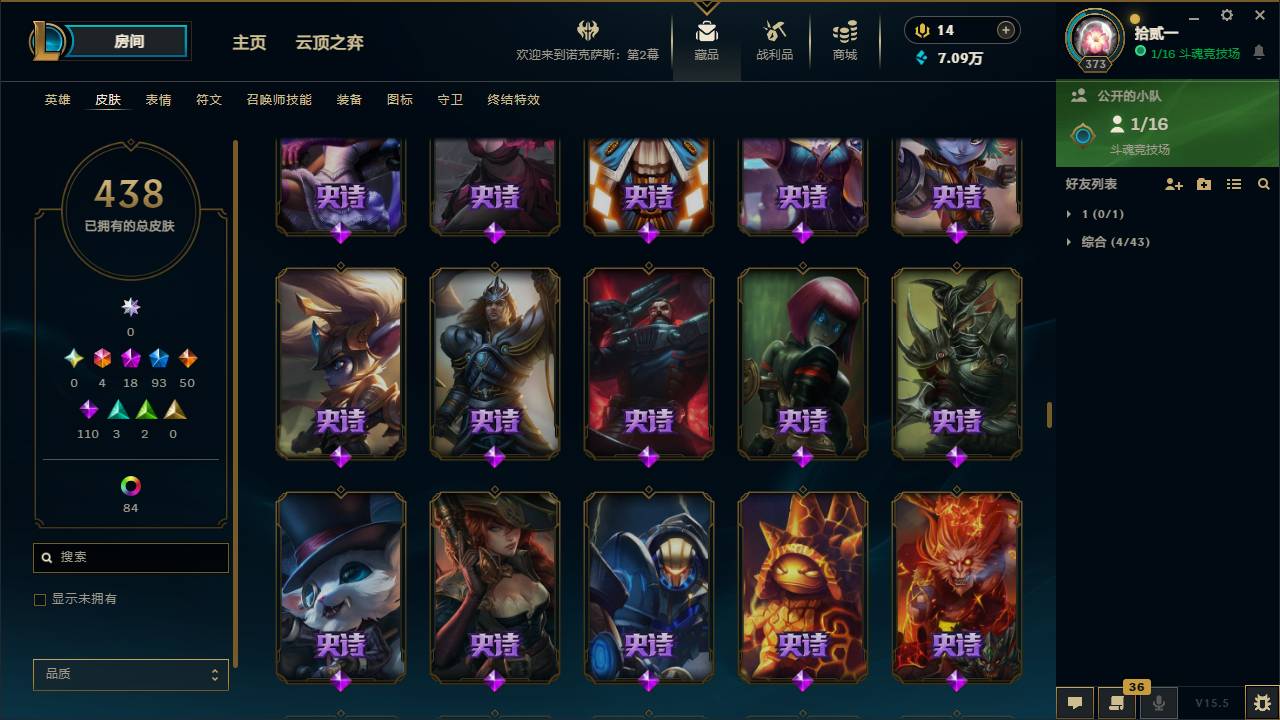Open the chat bubble icon at bottom right

1074,702
